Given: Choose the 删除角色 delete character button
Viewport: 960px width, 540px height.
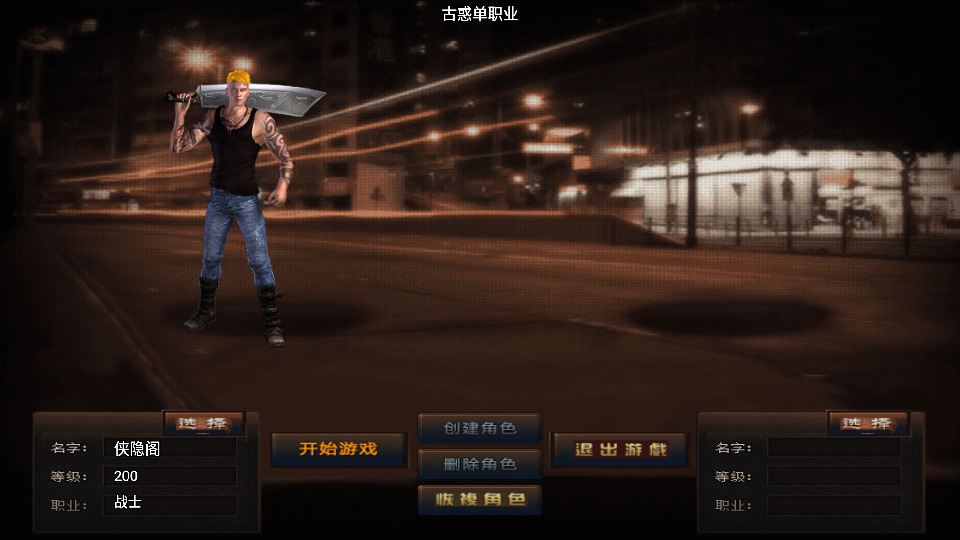Looking at the screenshot, I should click(480, 464).
